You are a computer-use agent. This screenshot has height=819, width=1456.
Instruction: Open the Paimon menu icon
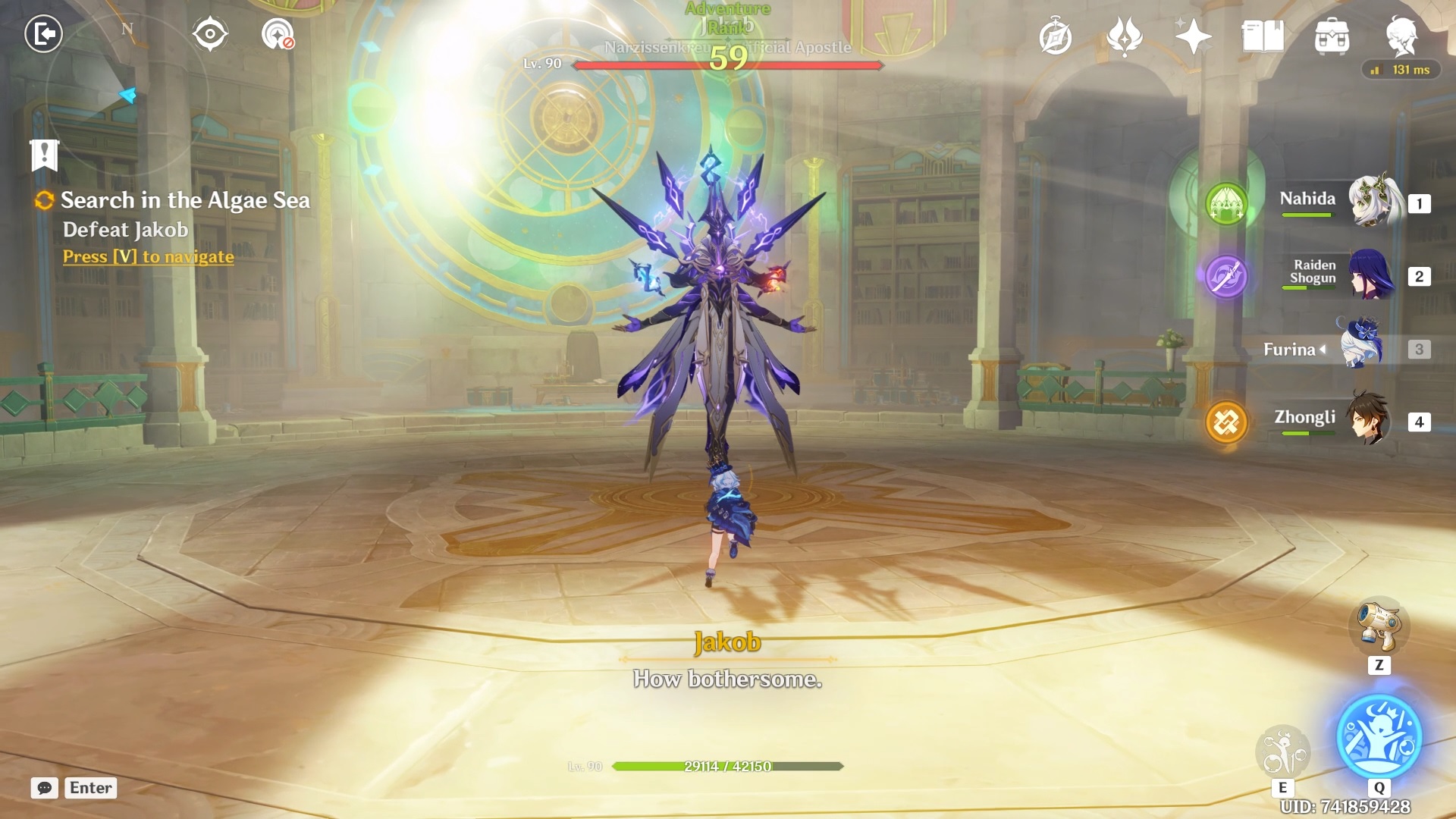1401,36
